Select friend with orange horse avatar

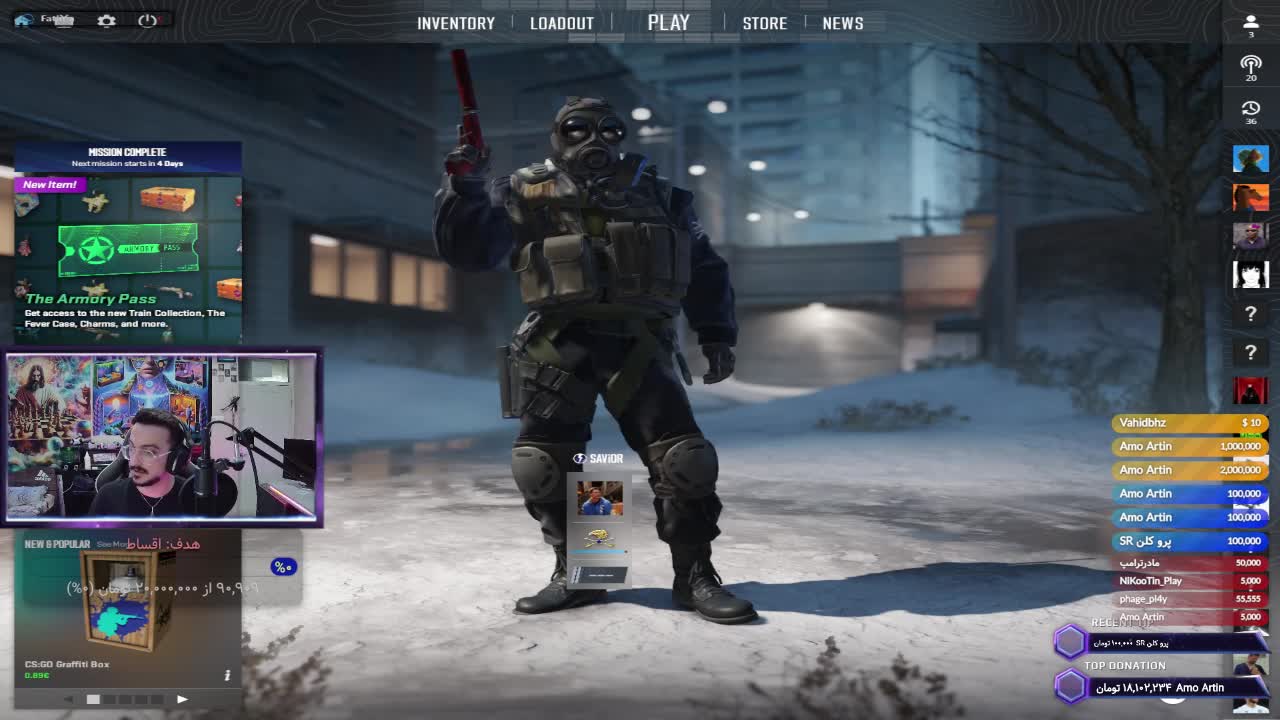(x=1250, y=197)
